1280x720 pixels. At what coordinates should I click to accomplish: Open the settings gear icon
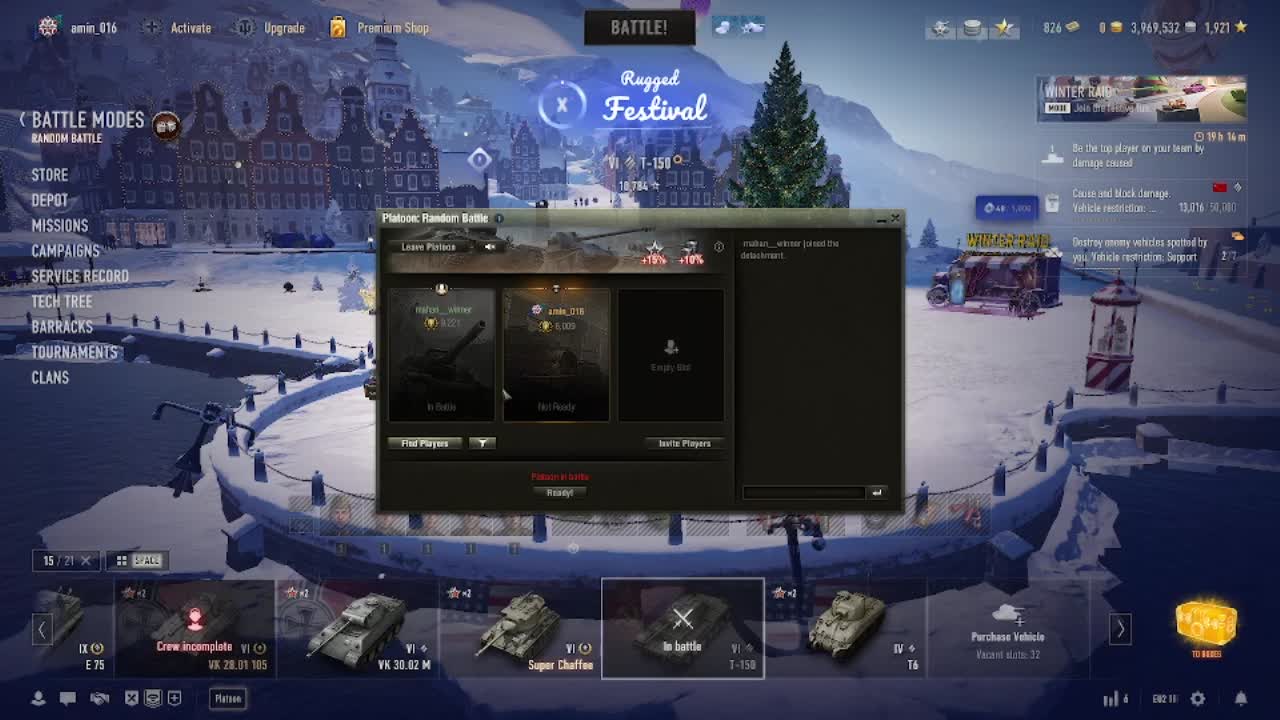[x=1198, y=699]
